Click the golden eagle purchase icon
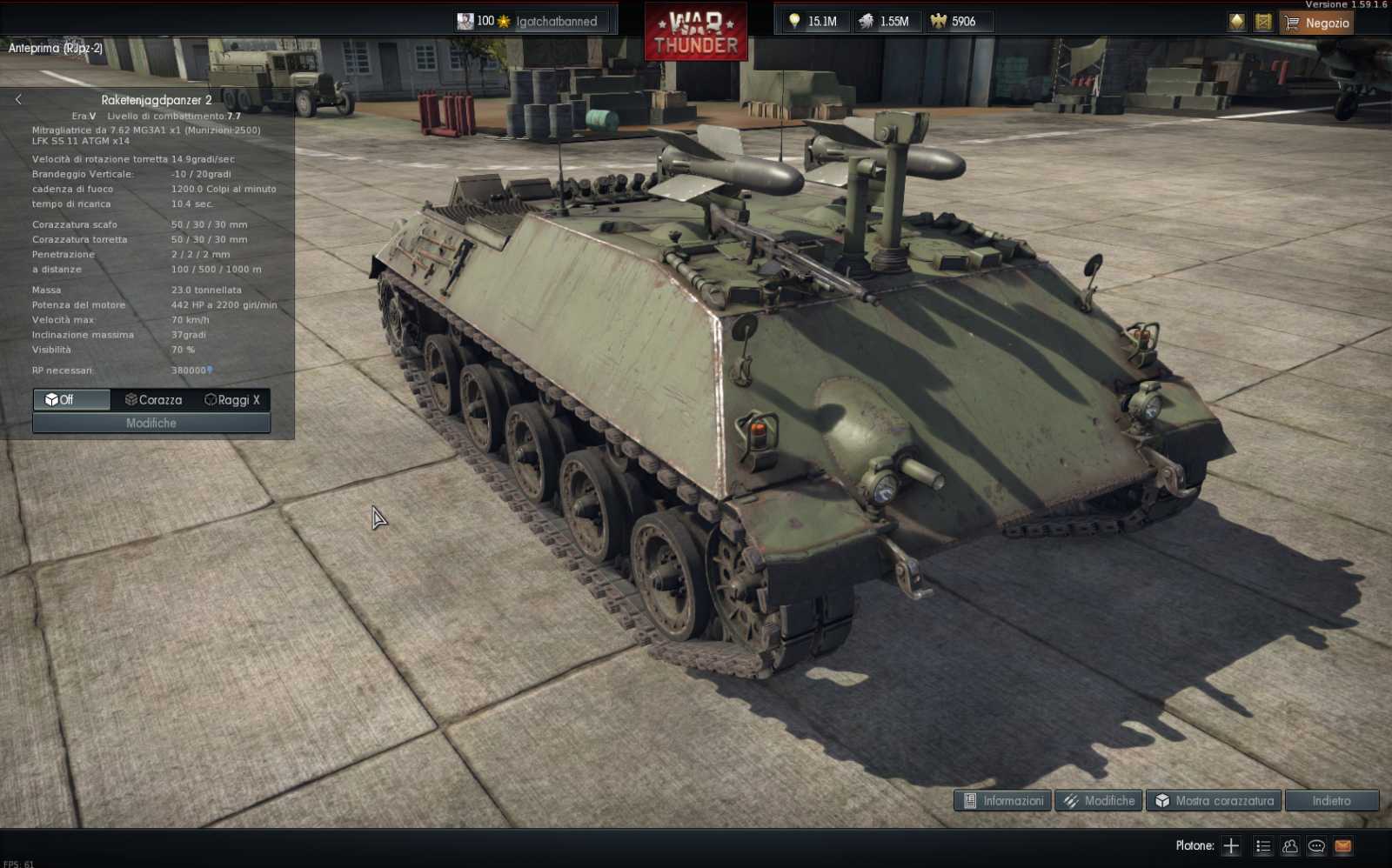This screenshot has width=1392, height=868. coord(1236,22)
